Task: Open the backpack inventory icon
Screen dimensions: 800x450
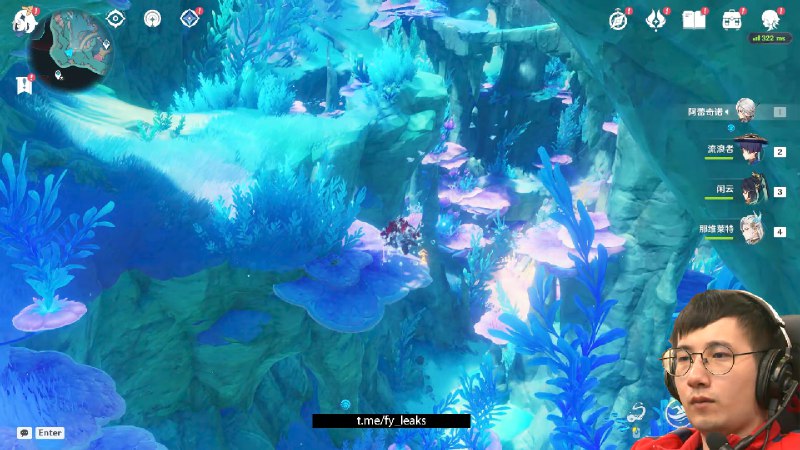Action: point(732,19)
